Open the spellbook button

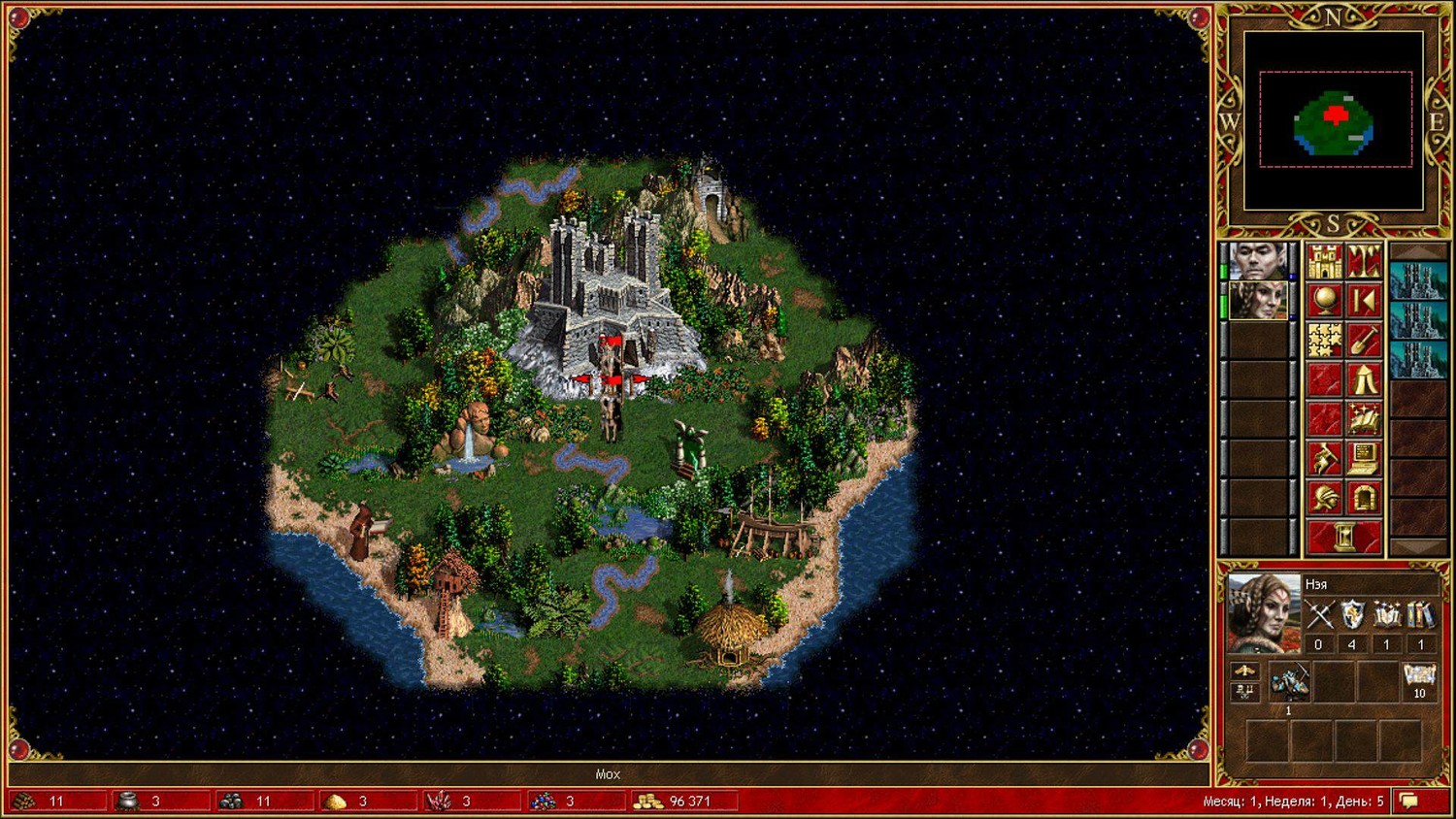[x=1364, y=420]
